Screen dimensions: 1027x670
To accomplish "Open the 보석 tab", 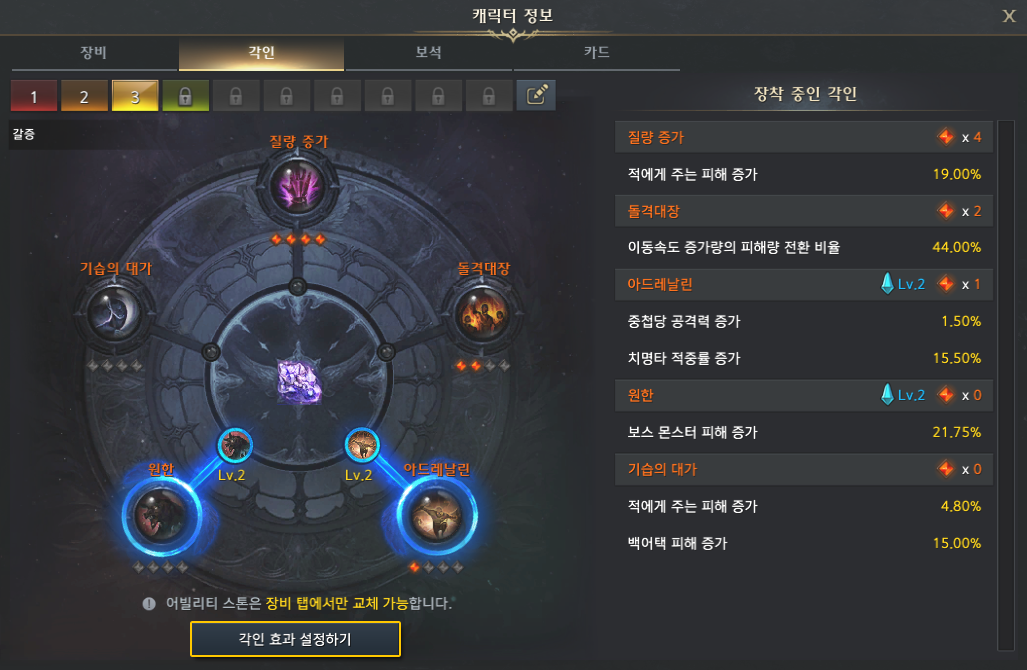I will pos(428,53).
